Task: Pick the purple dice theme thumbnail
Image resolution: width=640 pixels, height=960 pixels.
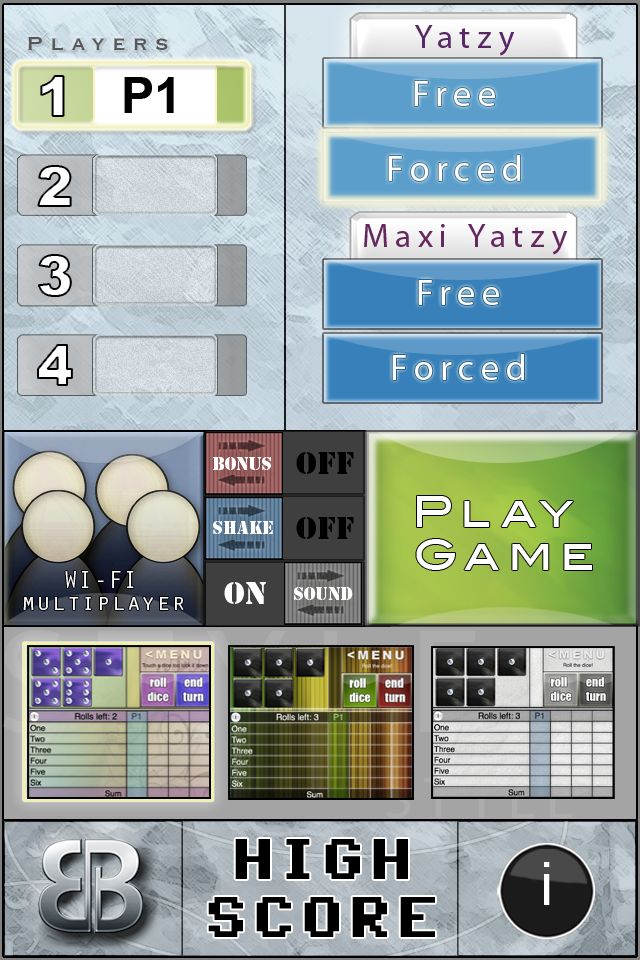Action: pos(119,721)
